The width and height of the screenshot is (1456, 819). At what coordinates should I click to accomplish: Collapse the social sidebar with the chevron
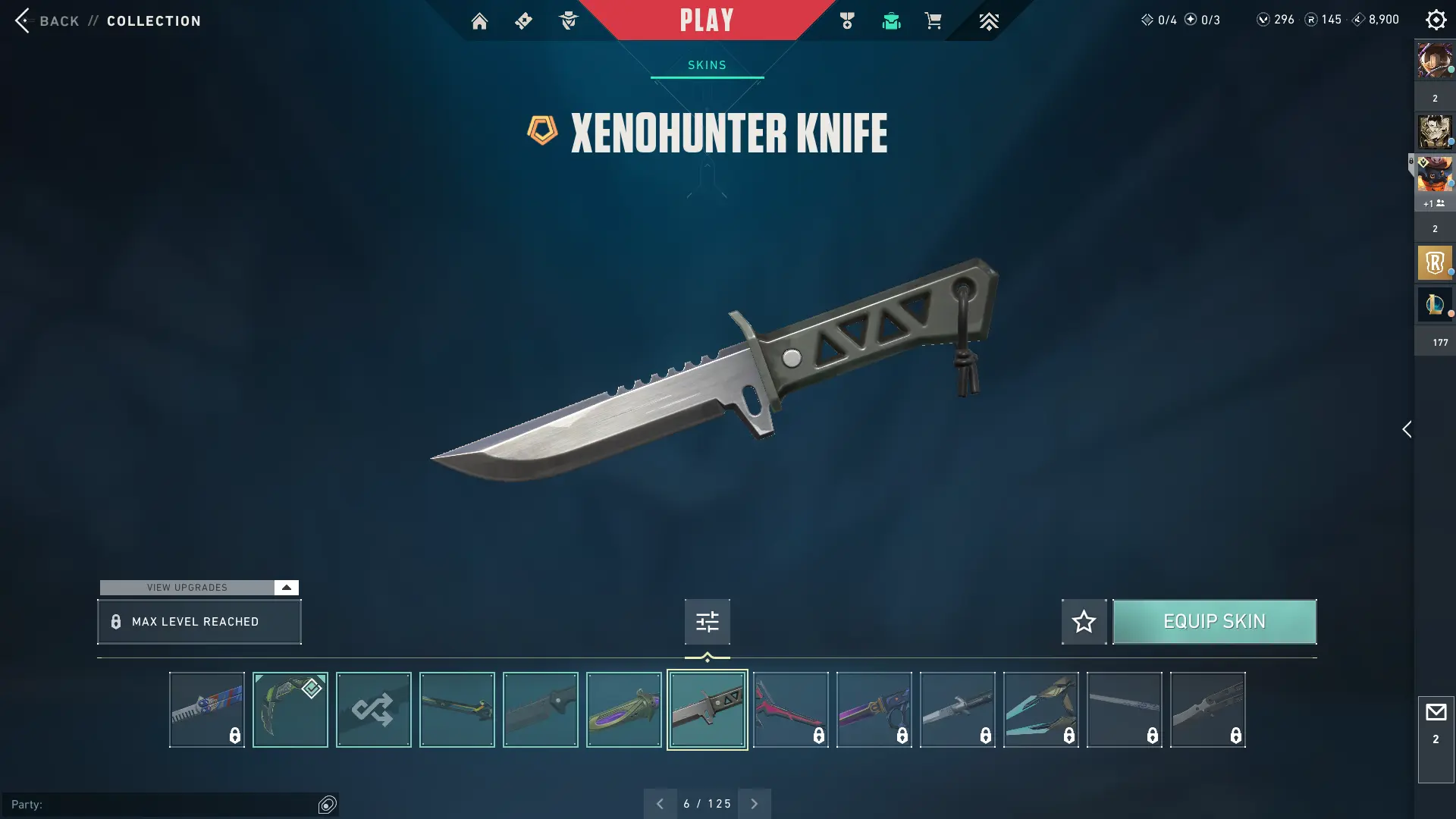1407,429
